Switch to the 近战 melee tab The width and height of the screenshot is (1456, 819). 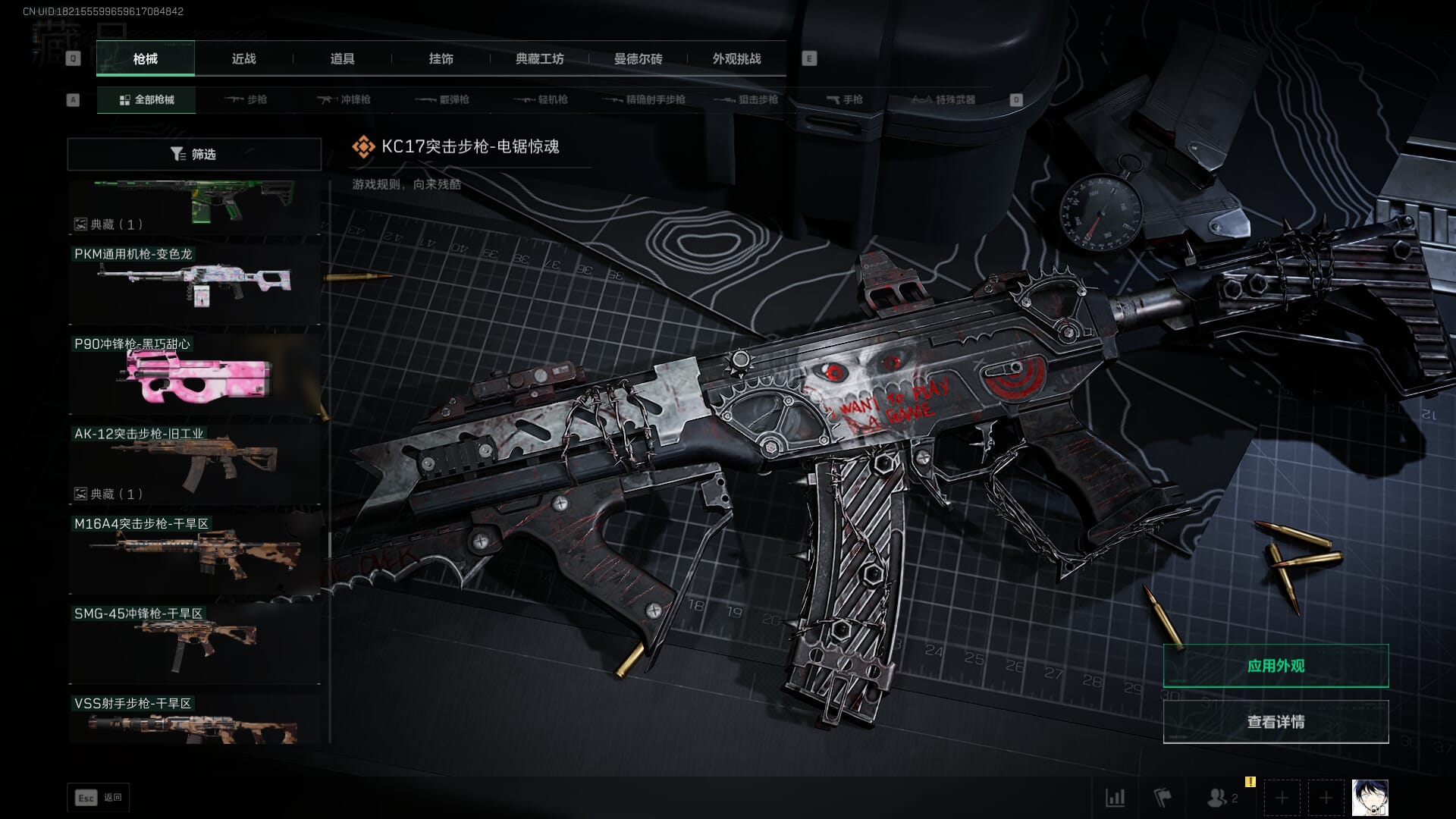(243, 58)
